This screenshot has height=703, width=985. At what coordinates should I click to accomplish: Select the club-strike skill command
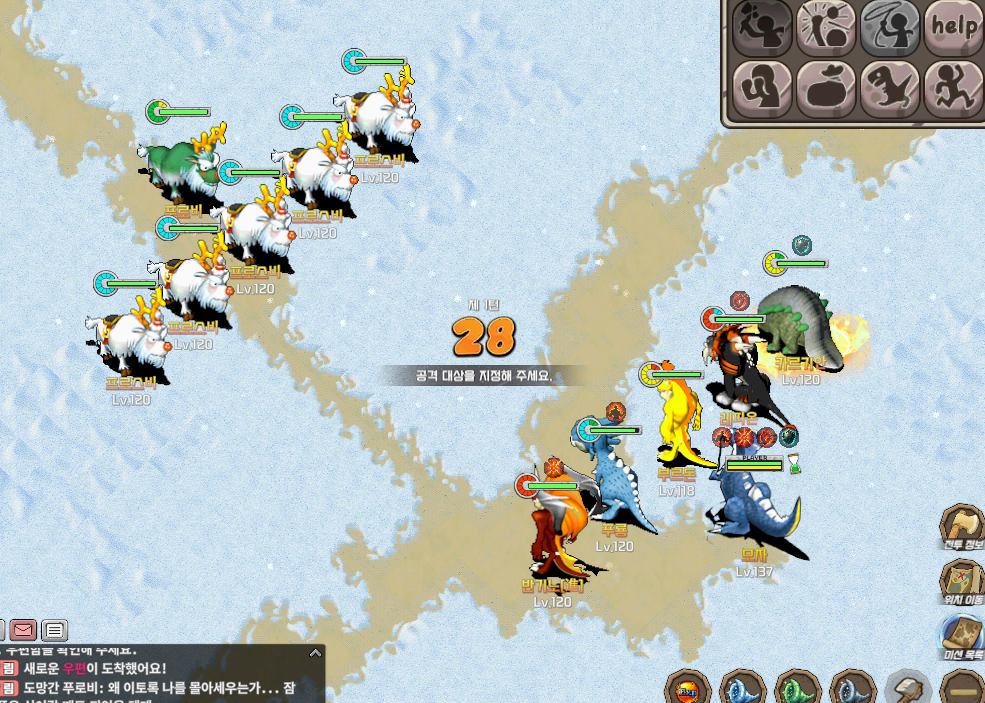click(x=826, y=28)
